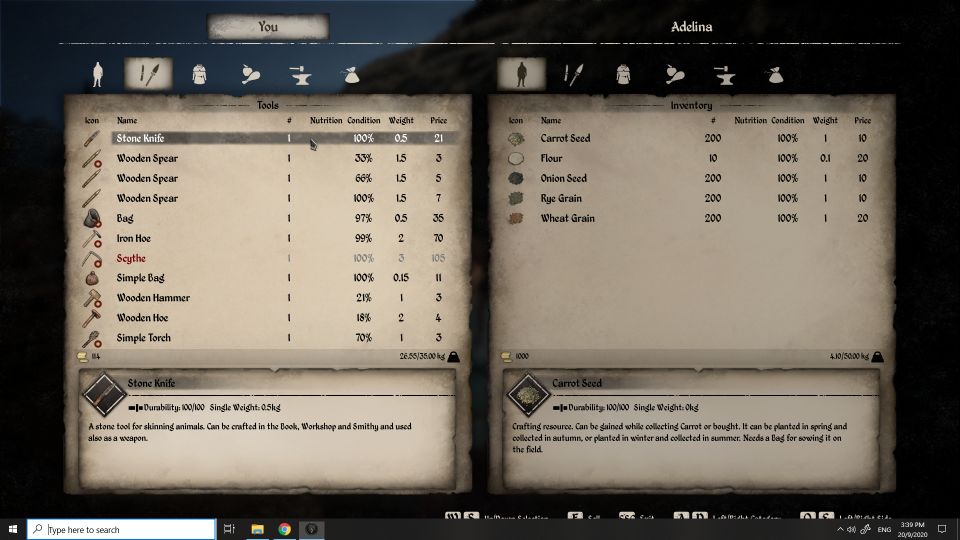This screenshot has height=540, width=960.
Task: Open Google Chrome from the taskbar
Action: point(285,529)
